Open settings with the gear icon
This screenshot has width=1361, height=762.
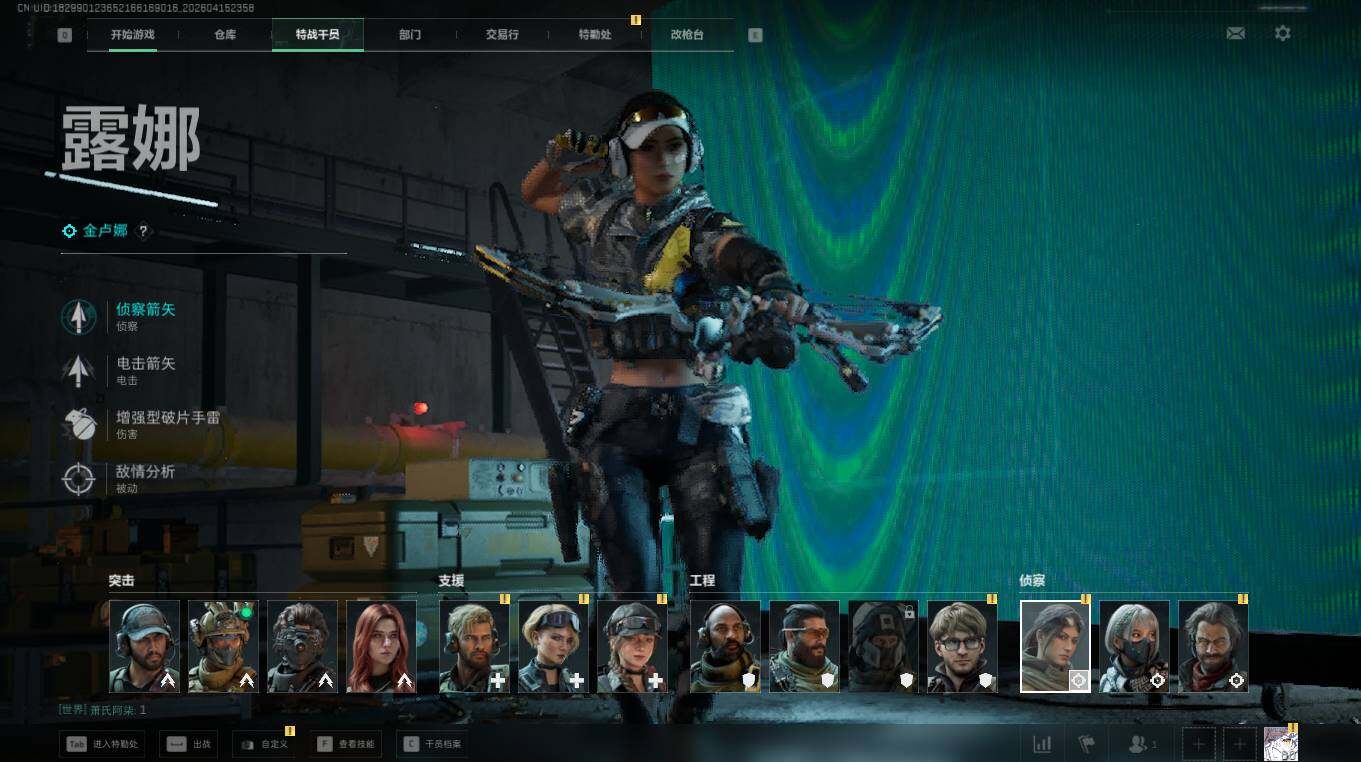pyautogui.click(x=1283, y=33)
